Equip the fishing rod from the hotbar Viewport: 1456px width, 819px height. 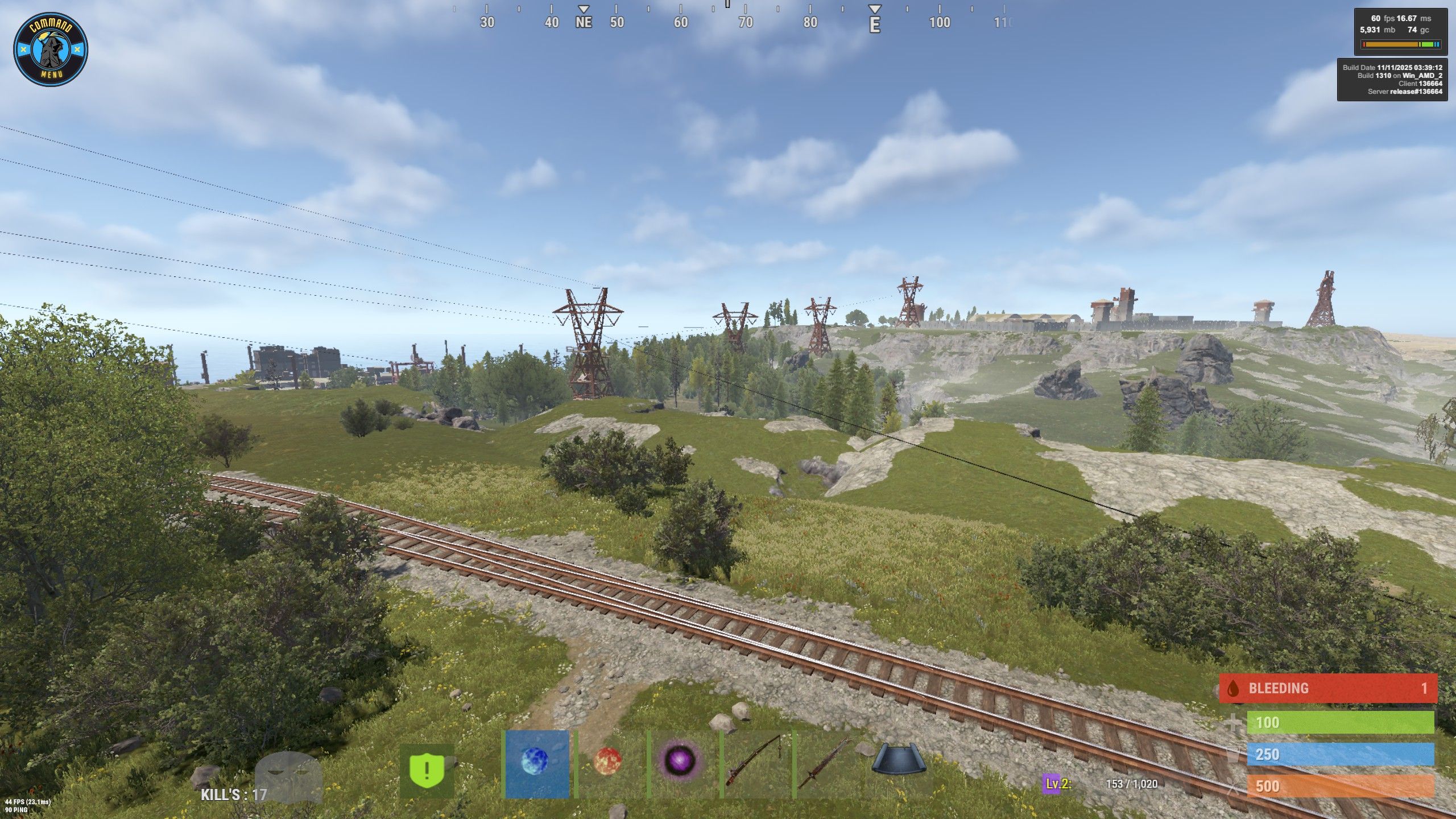point(756,763)
